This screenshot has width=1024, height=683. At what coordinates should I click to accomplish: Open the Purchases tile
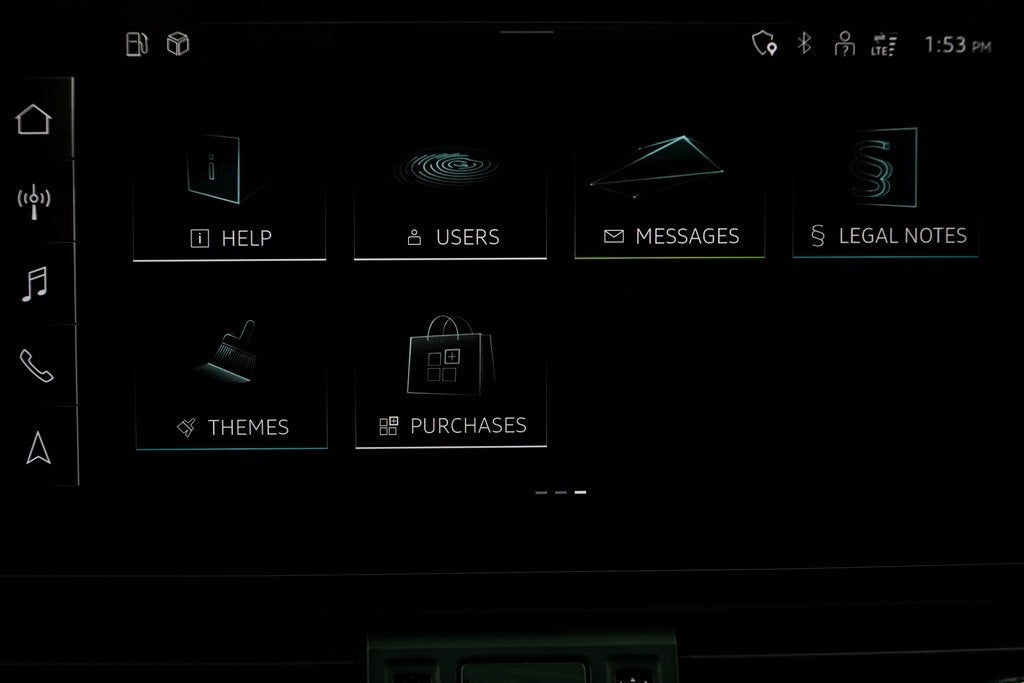(451, 383)
